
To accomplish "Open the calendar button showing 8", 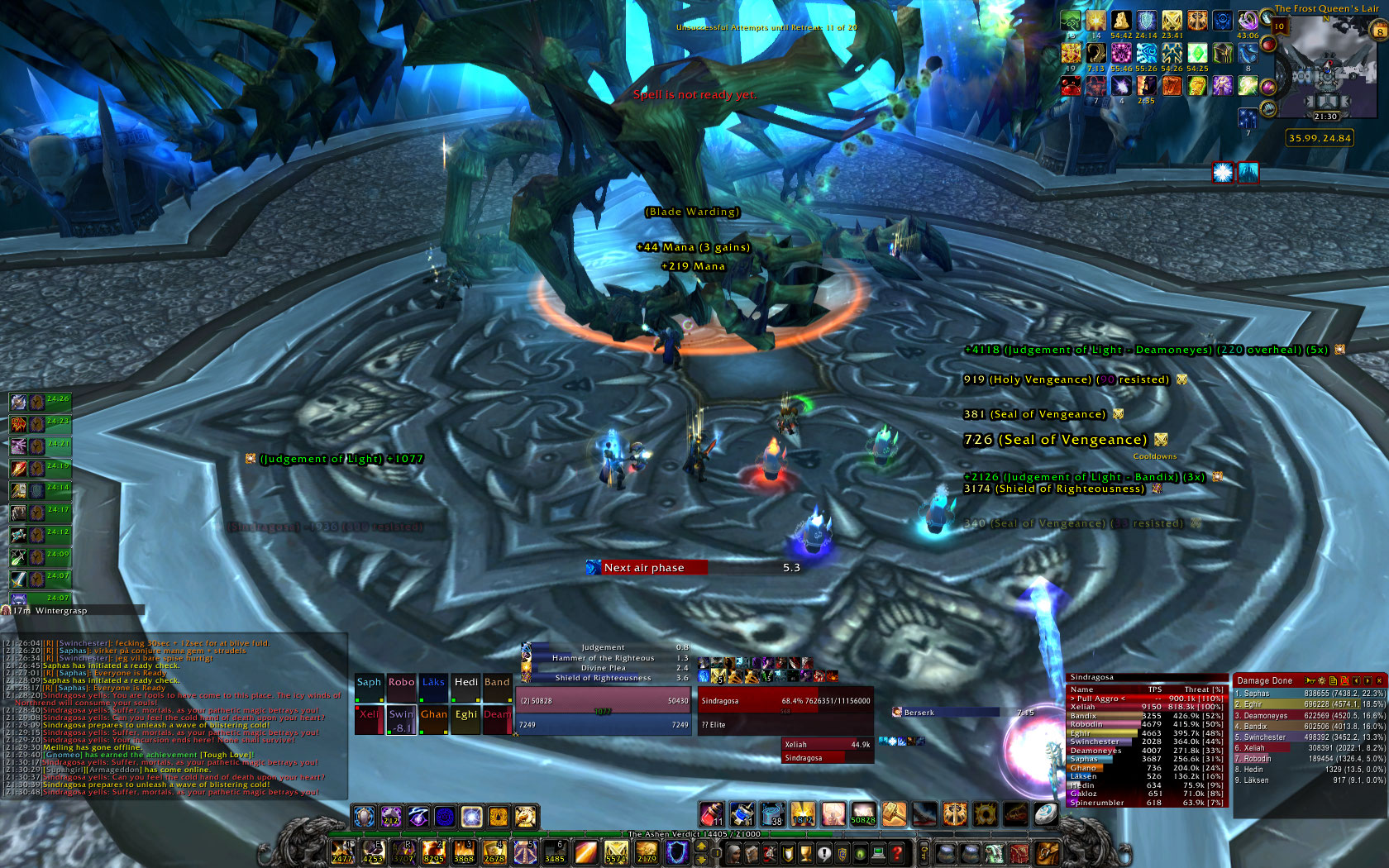I will click(1379, 31).
